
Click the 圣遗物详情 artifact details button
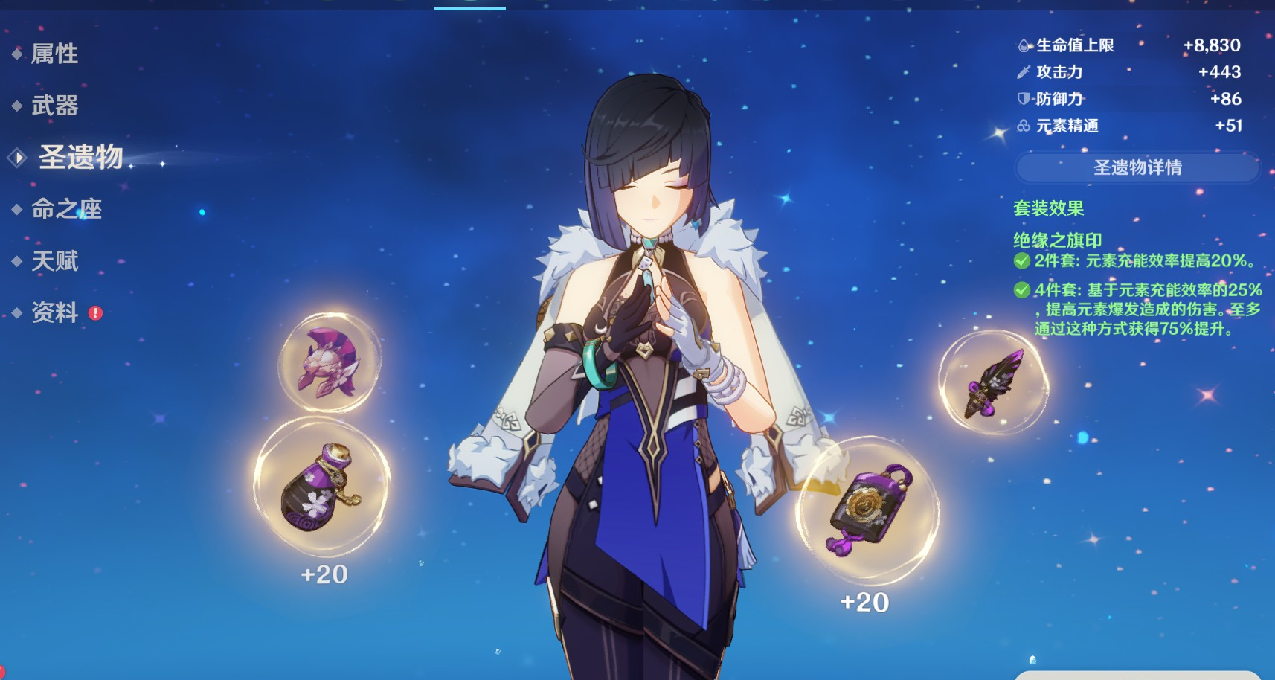click(x=1137, y=167)
